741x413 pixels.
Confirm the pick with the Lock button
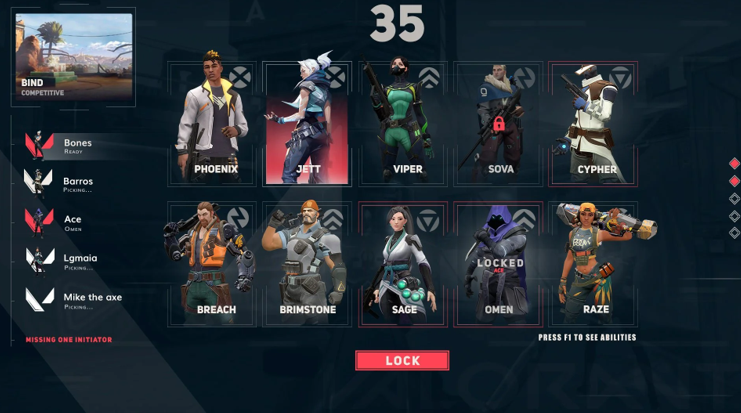(402, 360)
